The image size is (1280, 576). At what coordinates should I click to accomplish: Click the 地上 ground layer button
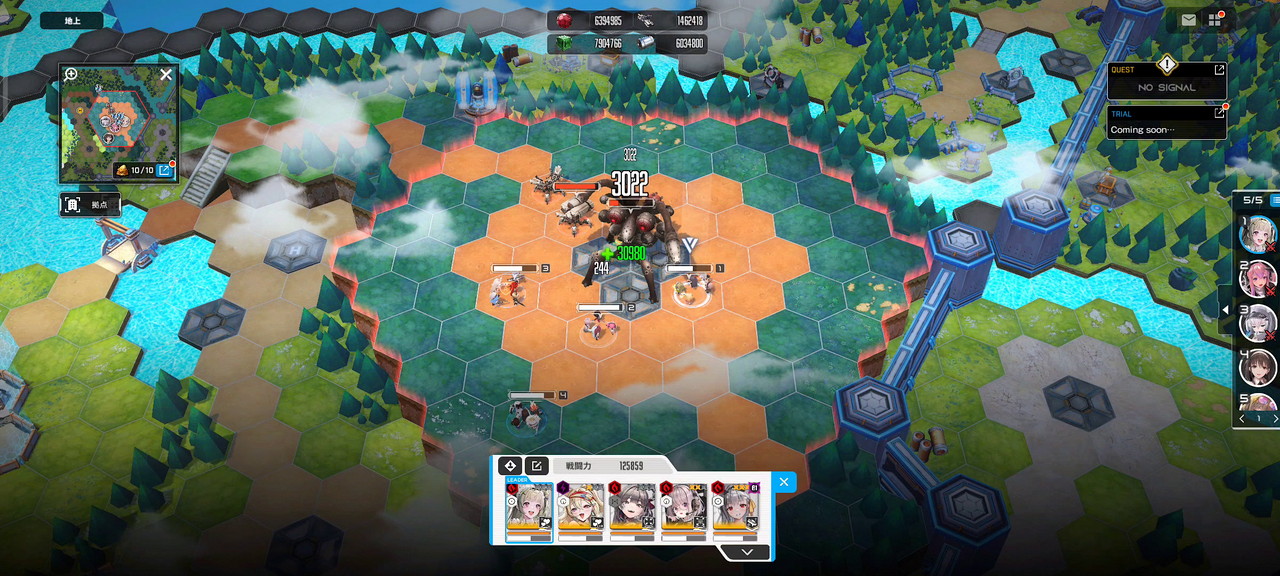pos(71,20)
